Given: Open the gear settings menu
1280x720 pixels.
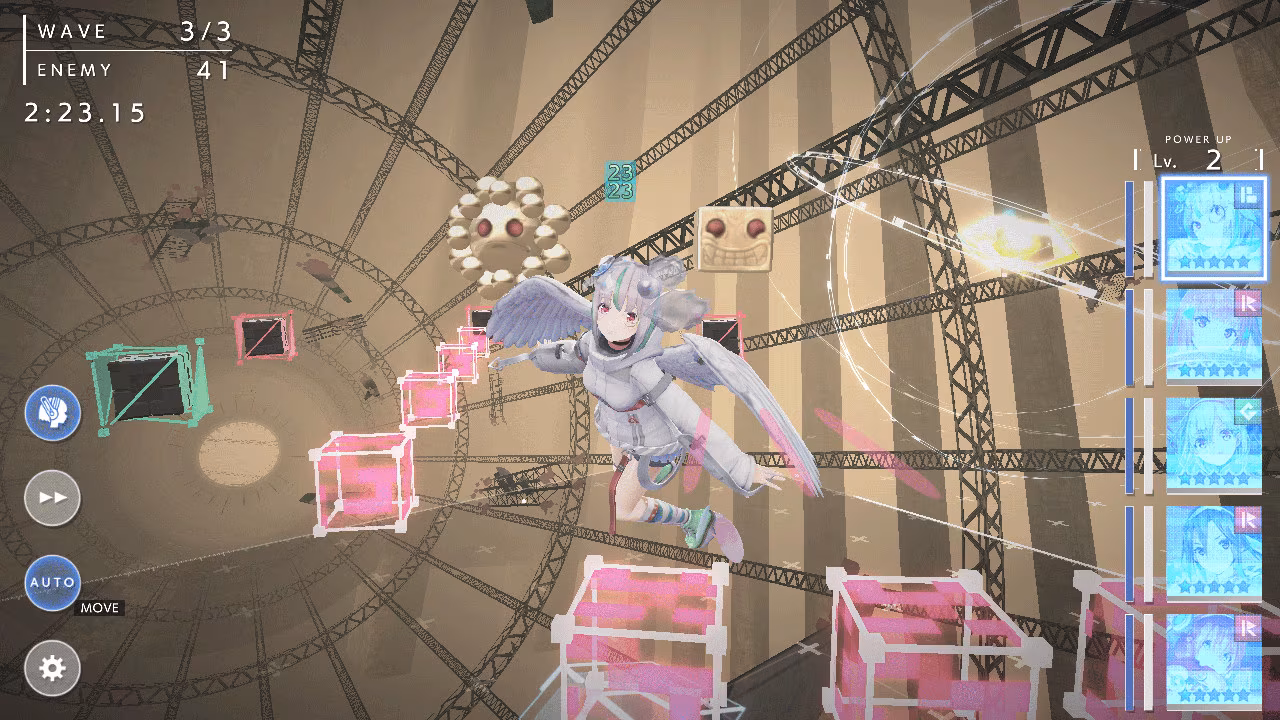Looking at the screenshot, I should click(52, 667).
